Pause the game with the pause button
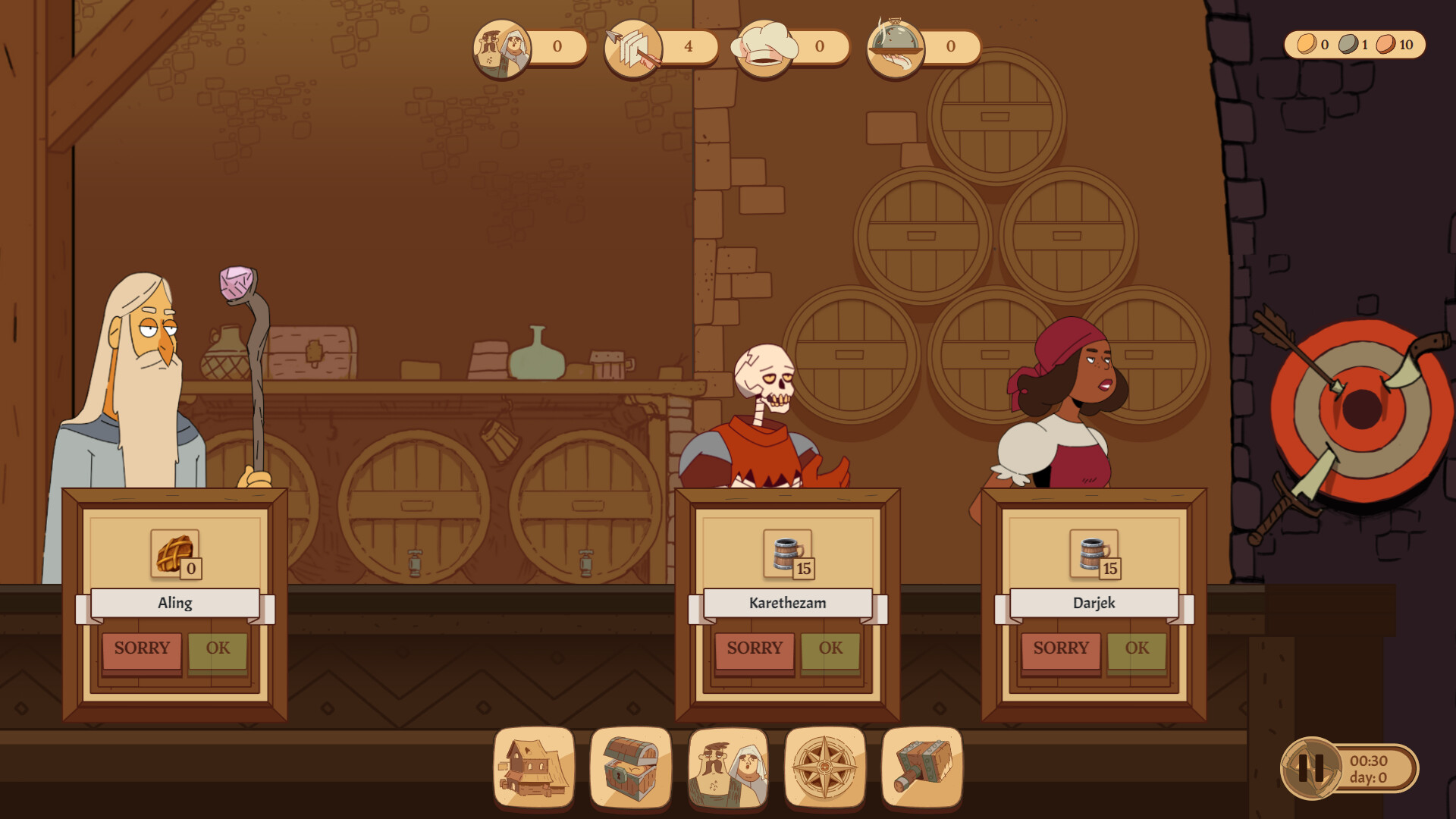1456x819 pixels. click(x=1311, y=768)
